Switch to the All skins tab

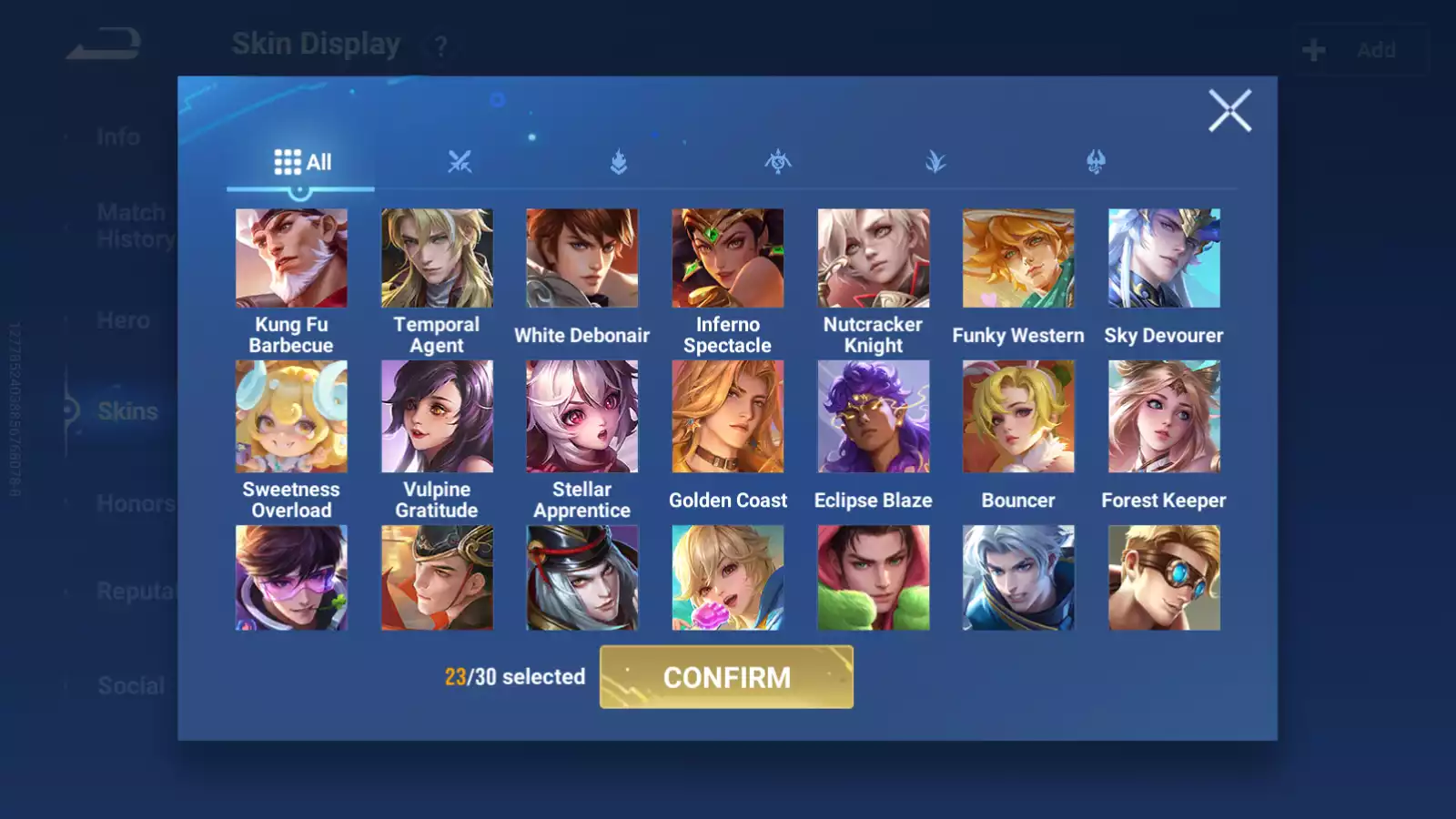300,161
